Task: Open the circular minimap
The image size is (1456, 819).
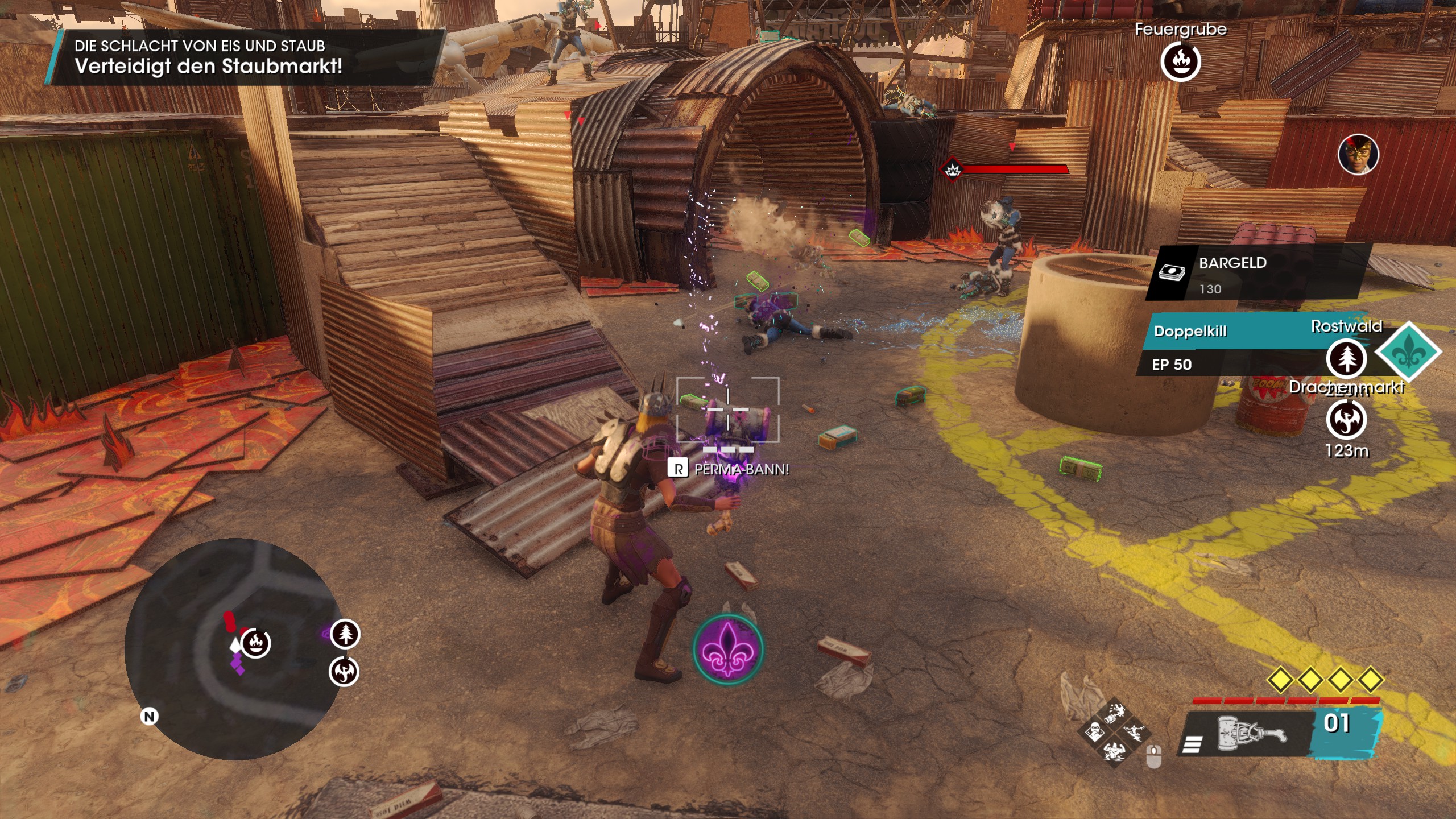Action: tap(232, 648)
